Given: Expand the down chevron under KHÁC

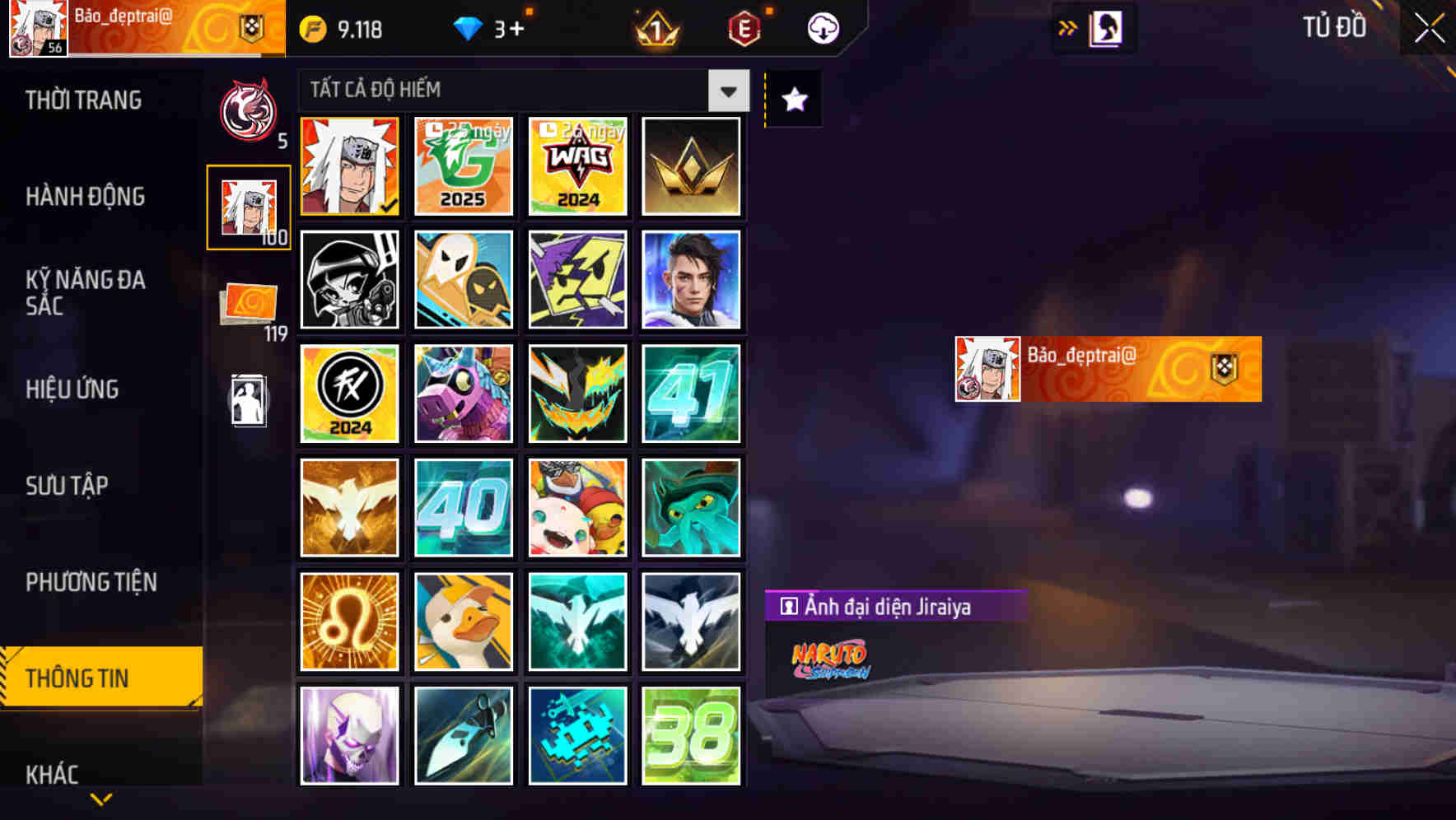Looking at the screenshot, I should click(101, 797).
